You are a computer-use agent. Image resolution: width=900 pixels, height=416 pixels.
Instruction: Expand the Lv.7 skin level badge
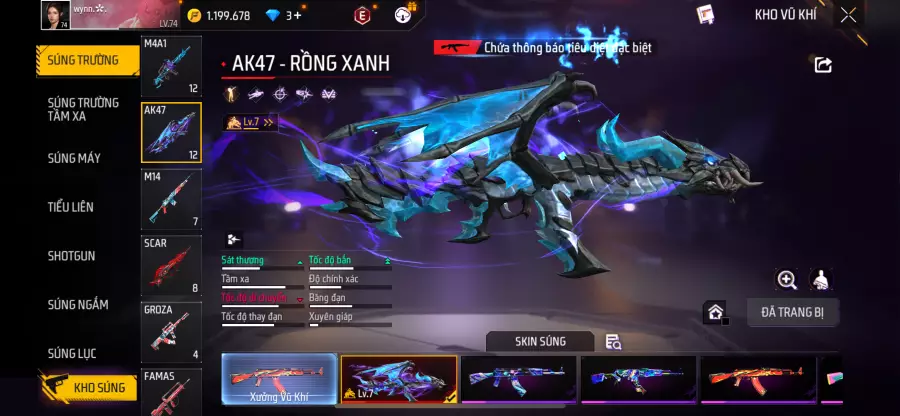point(251,123)
